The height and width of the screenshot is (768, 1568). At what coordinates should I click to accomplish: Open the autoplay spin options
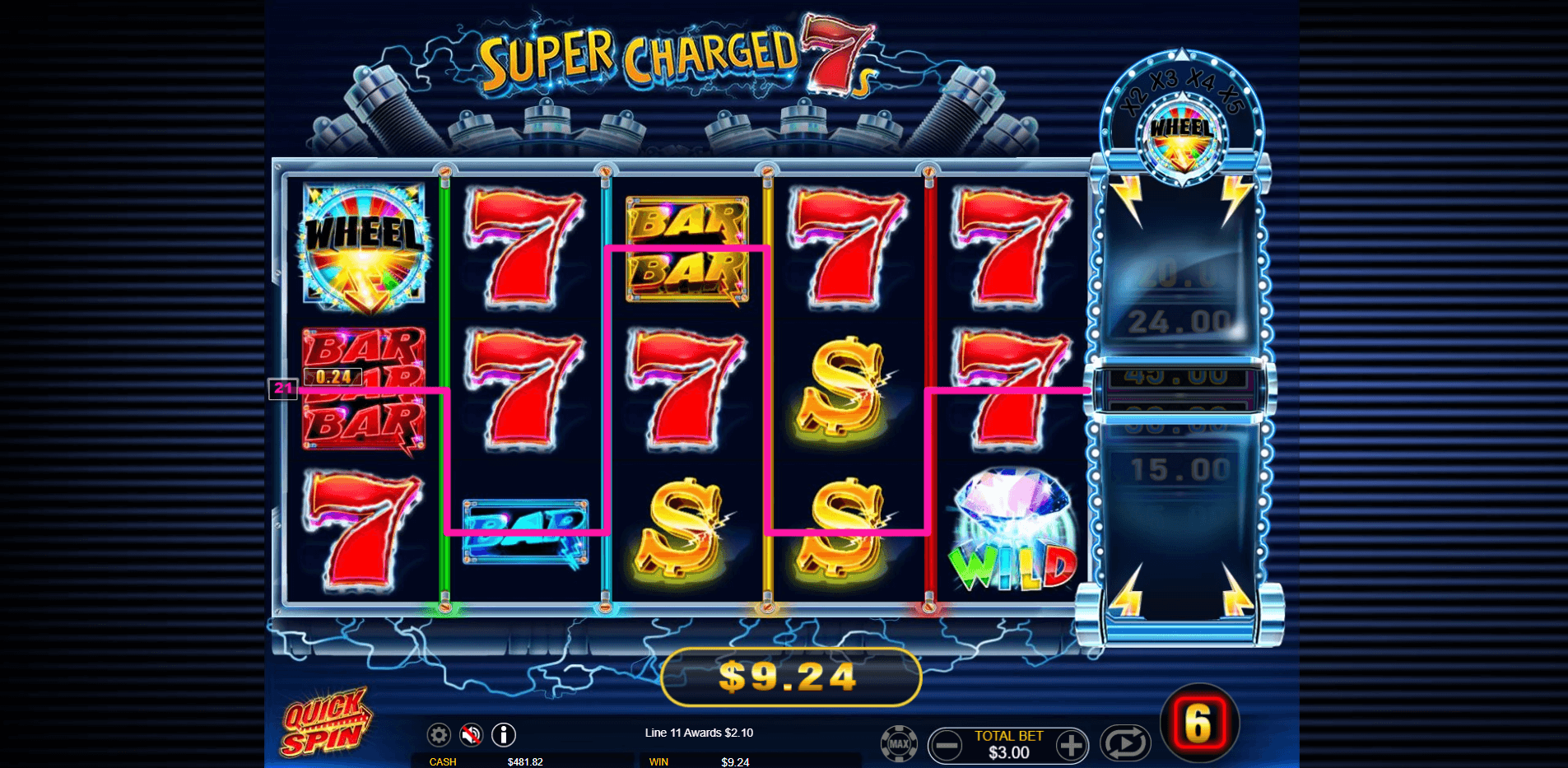click(1125, 743)
